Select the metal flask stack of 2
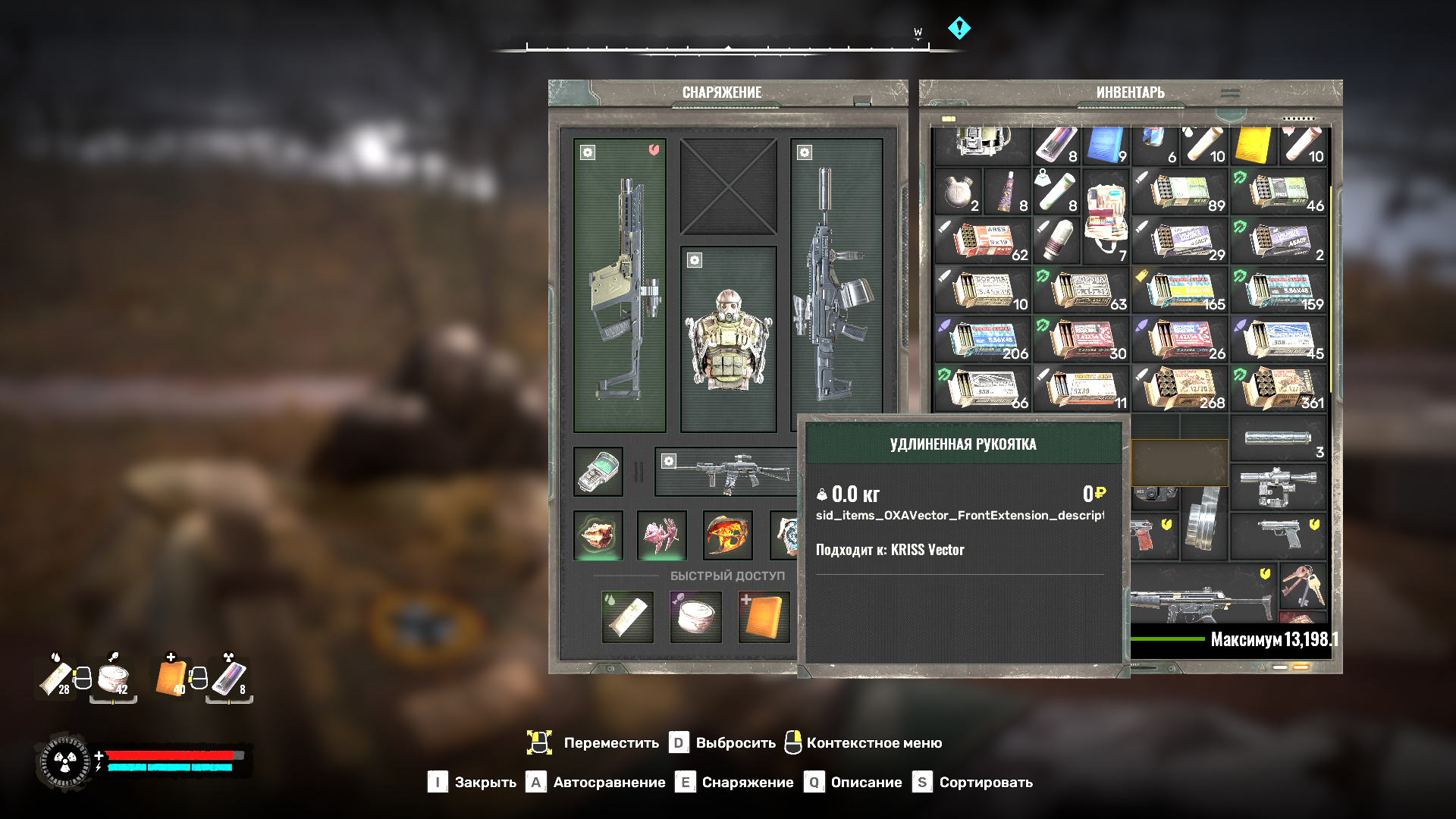This screenshot has width=1456, height=819. (x=958, y=192)
